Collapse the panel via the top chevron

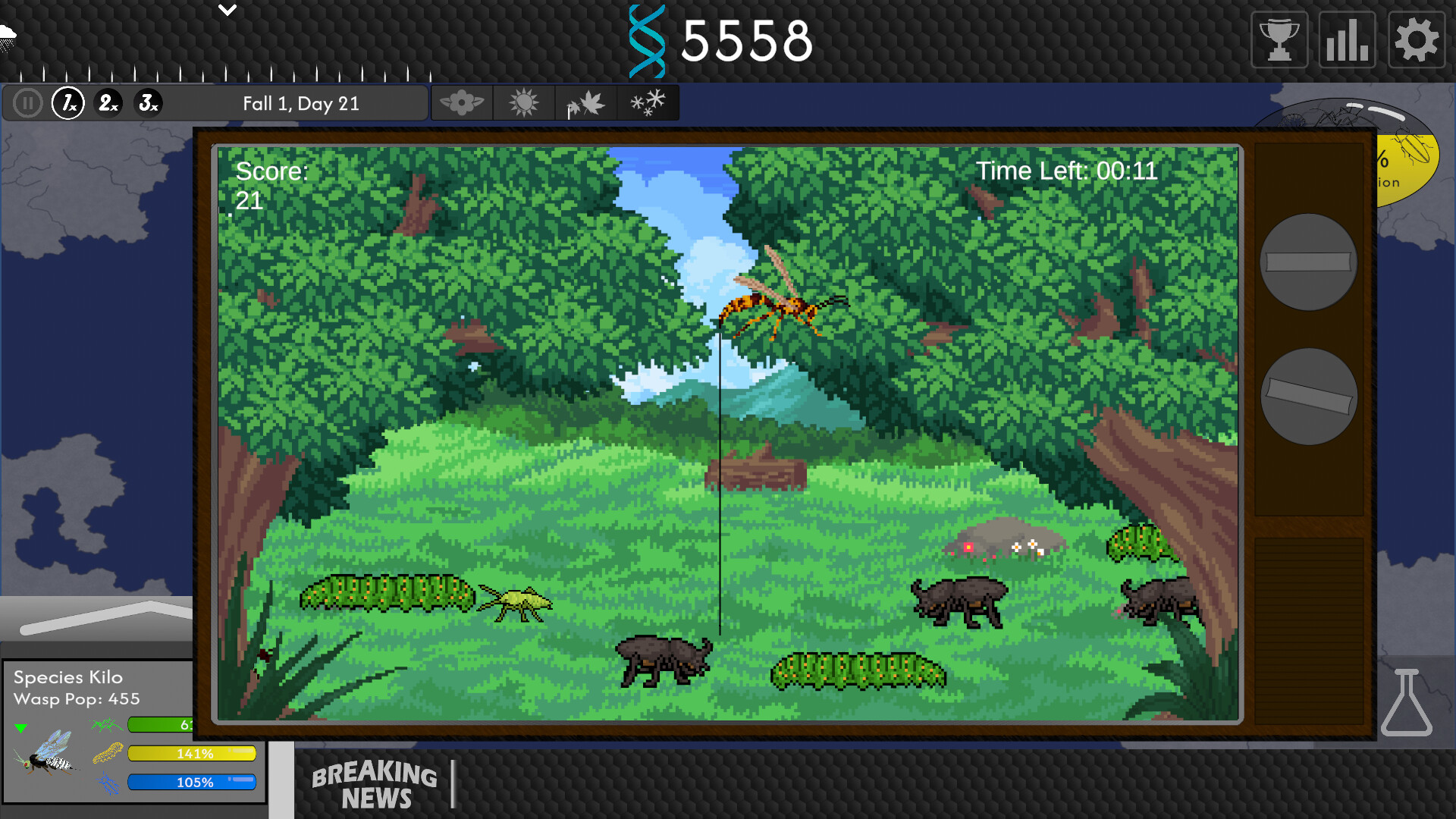226,11
